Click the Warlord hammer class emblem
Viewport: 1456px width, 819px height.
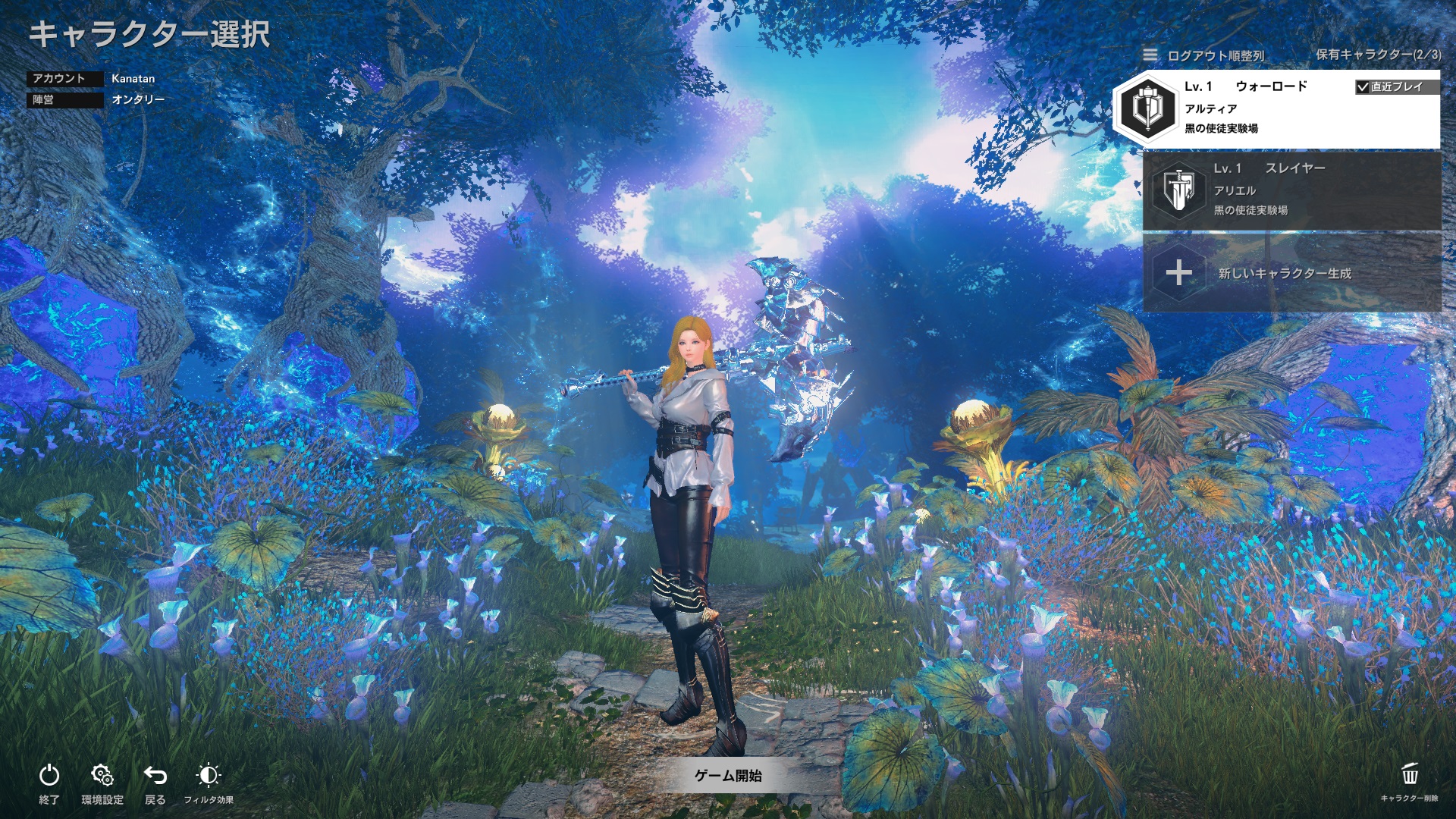coord(1150,111)
